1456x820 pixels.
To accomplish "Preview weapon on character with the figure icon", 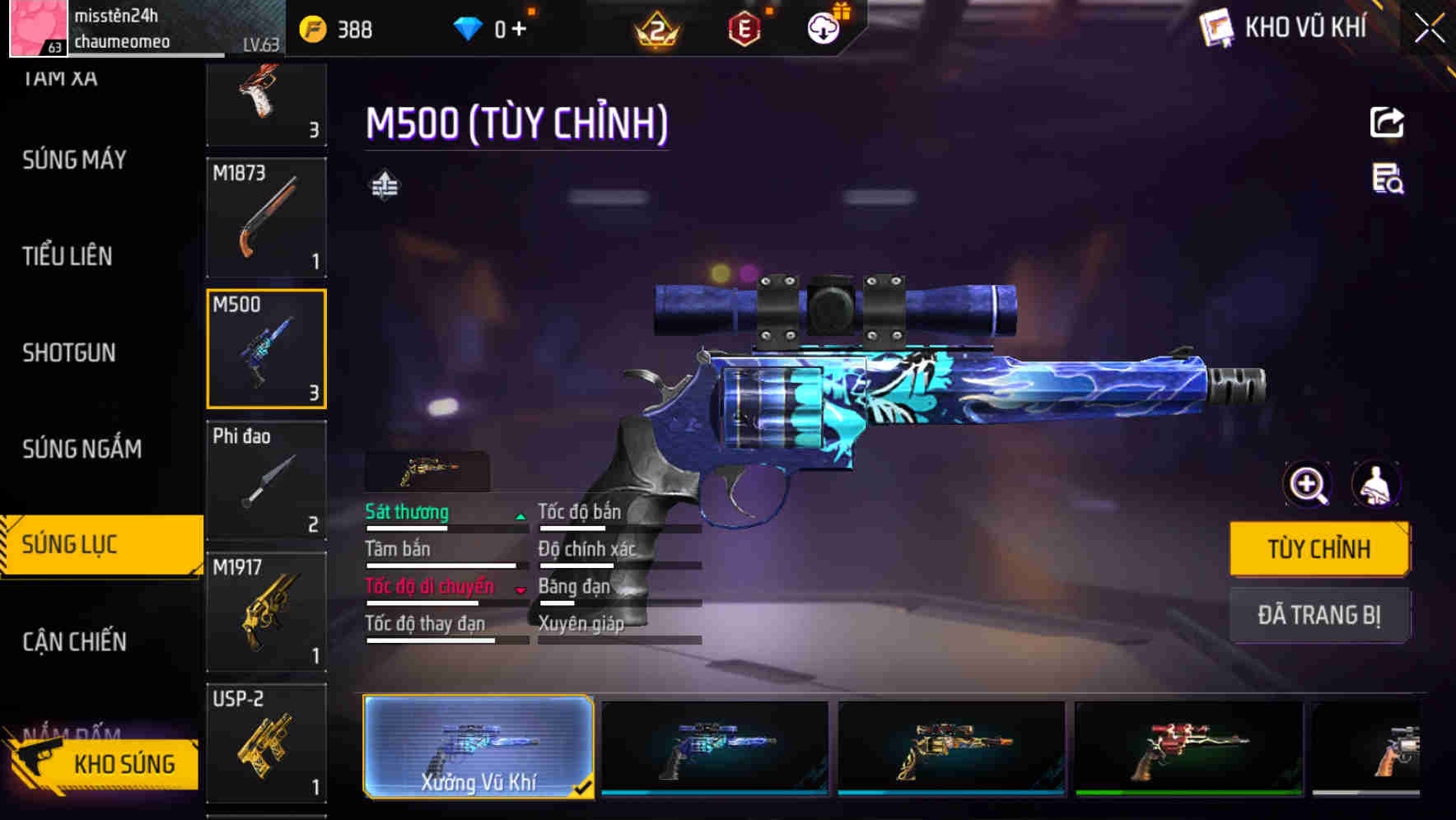I will tap(1378, 485).
